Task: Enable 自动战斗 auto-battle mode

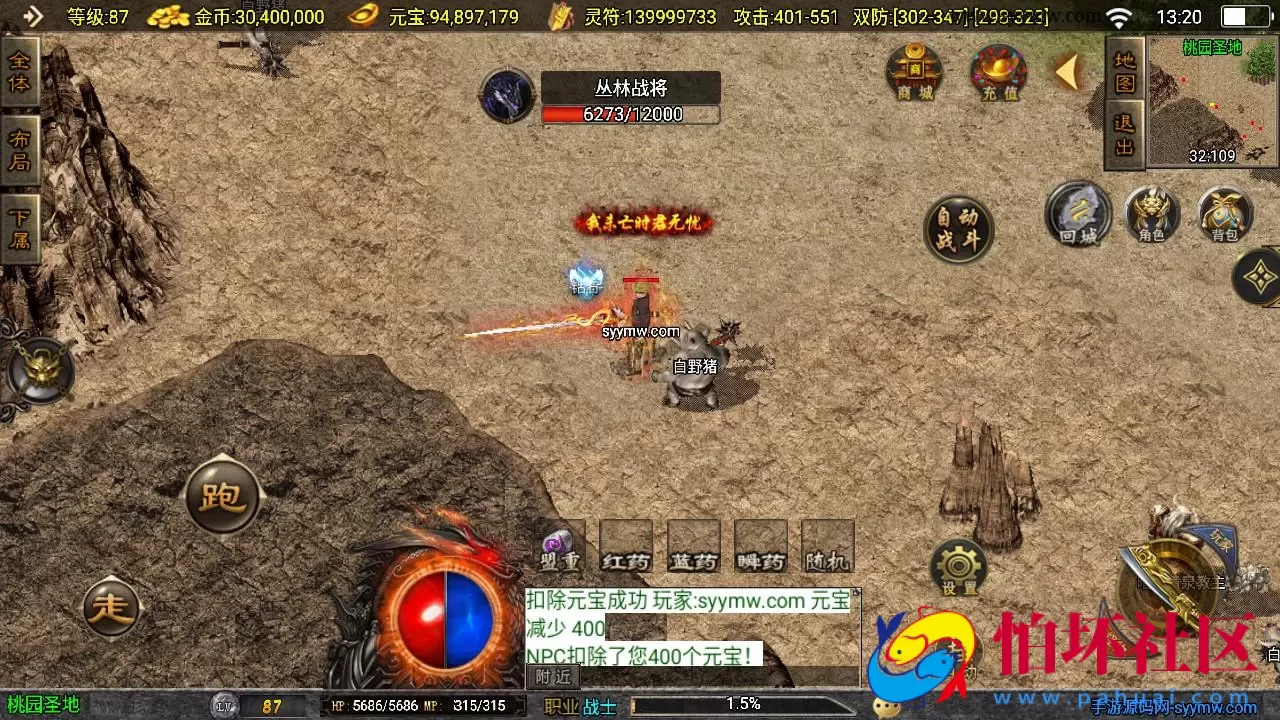Action: click(958, 228)
